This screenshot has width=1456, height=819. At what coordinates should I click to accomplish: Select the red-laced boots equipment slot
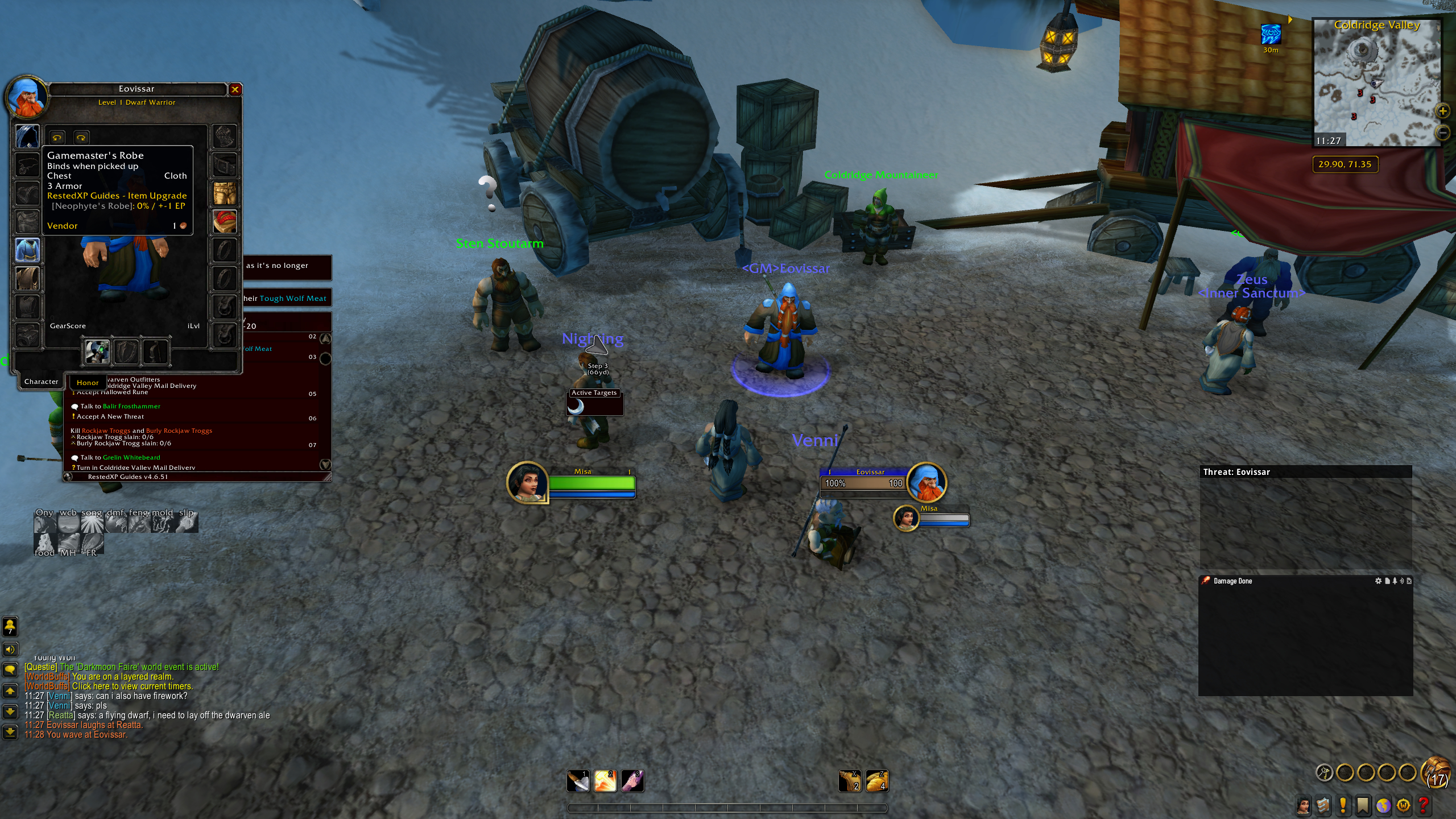tap(225, 221)
